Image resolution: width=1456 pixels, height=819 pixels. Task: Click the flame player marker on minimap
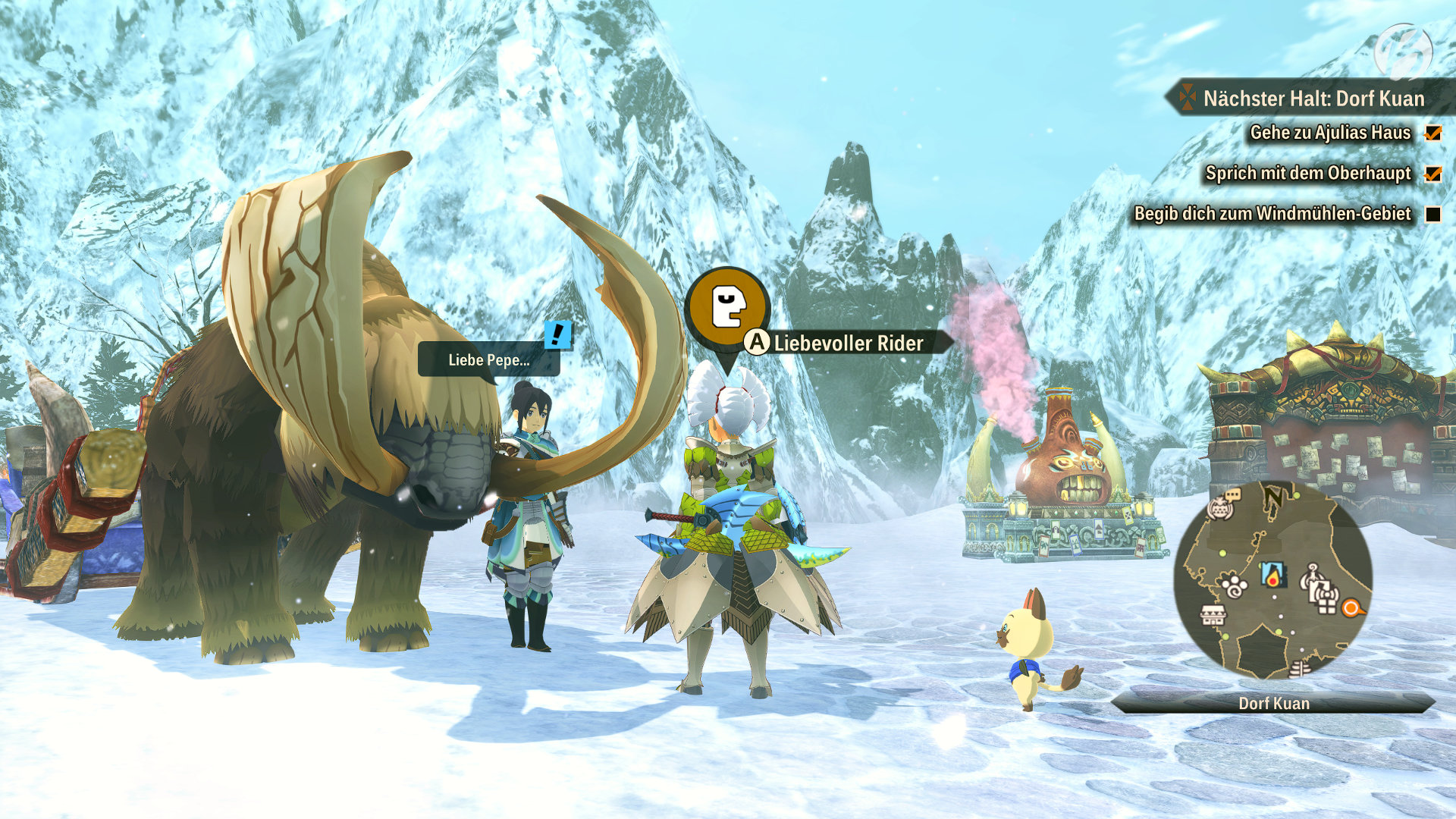point(1273,574)
